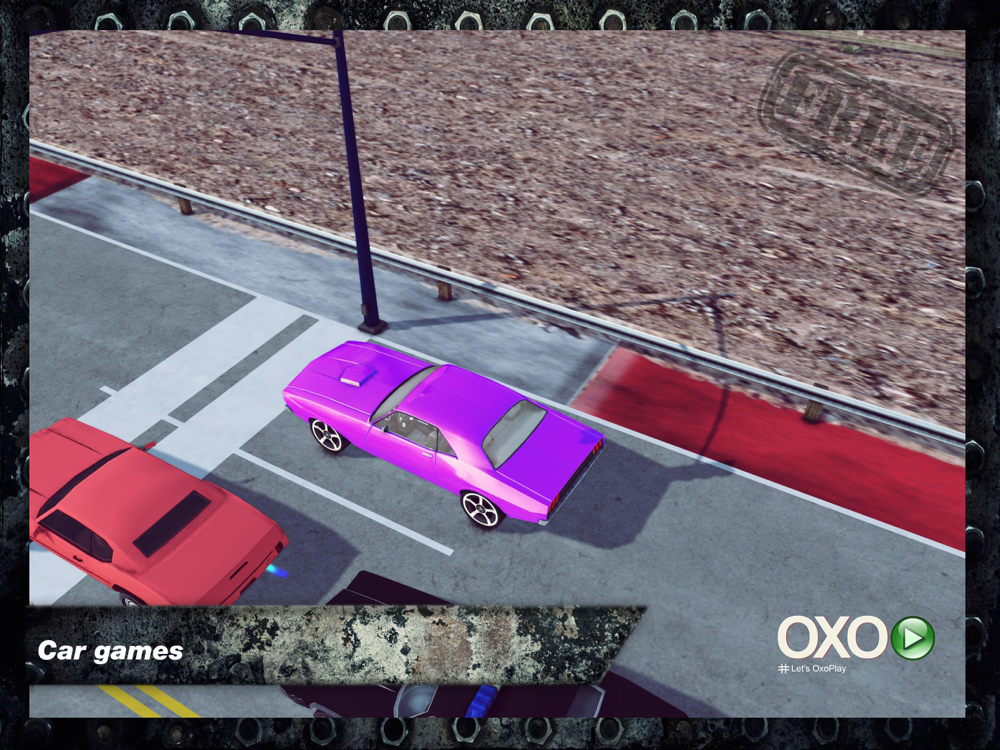Open the Car games banner
The height and width of the screenshot is (750, 1000).
pos(111,651)
